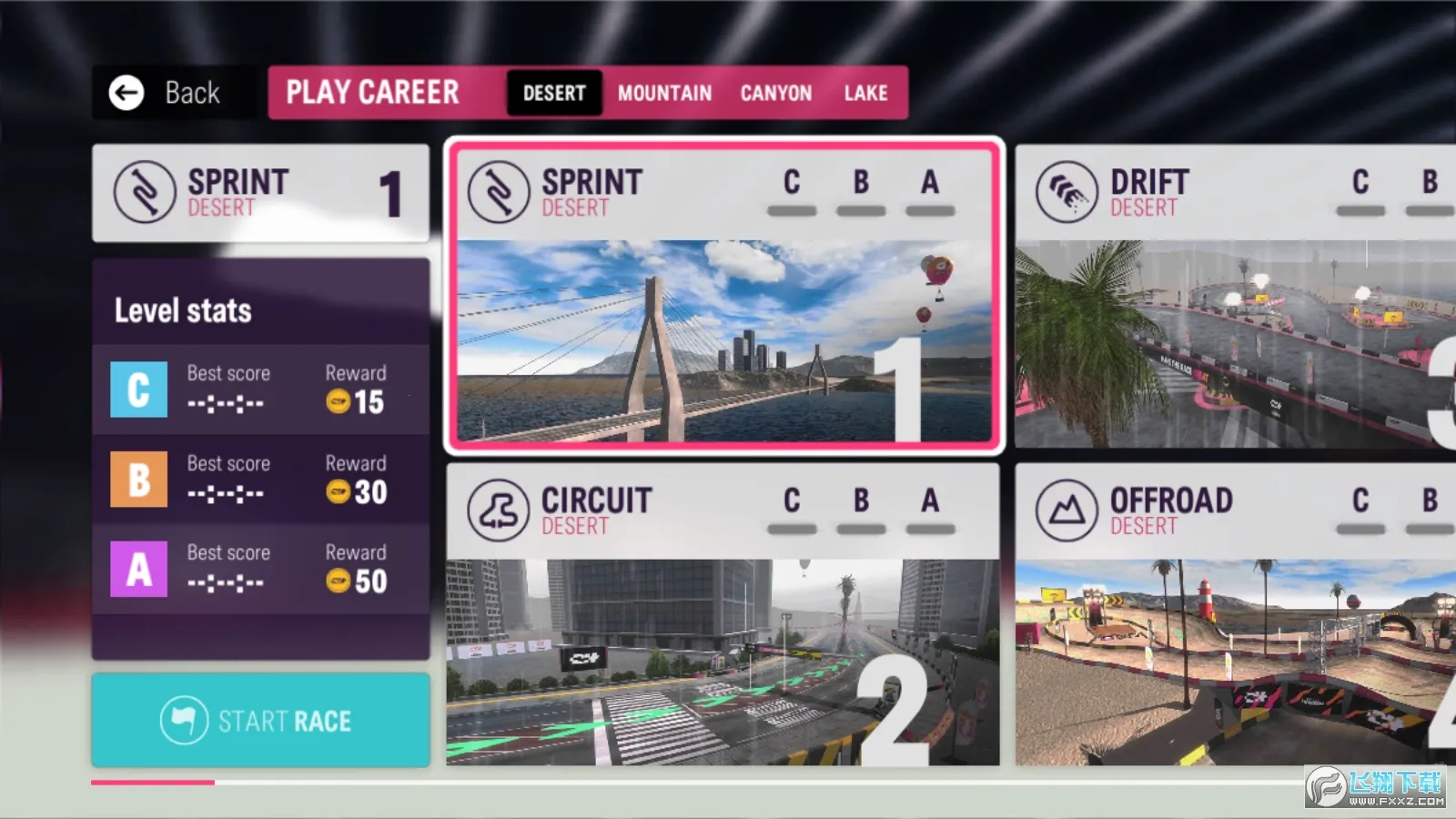Show the Lake career events
Screen dimensions: 1456x819
[865, 93]
